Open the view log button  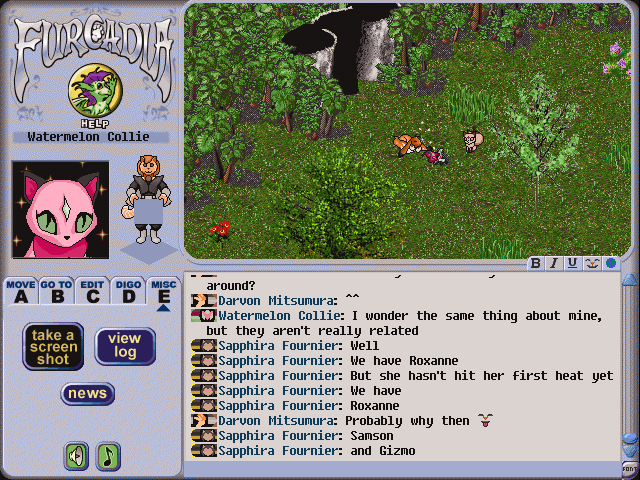coord(125,346)
